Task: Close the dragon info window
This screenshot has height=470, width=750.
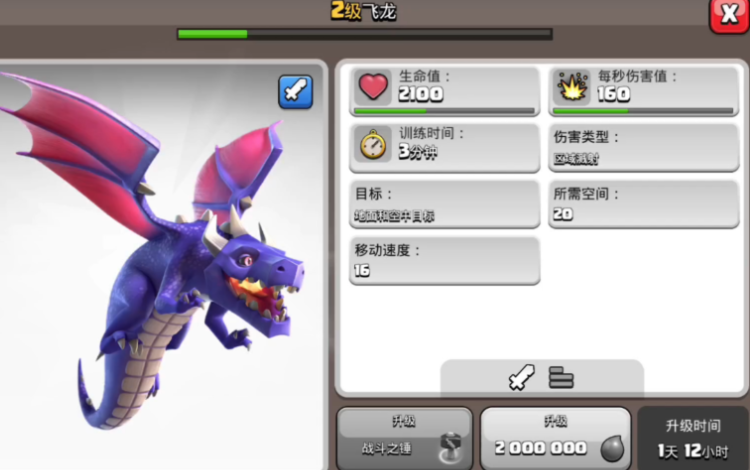Action: [x=728, y=14]
